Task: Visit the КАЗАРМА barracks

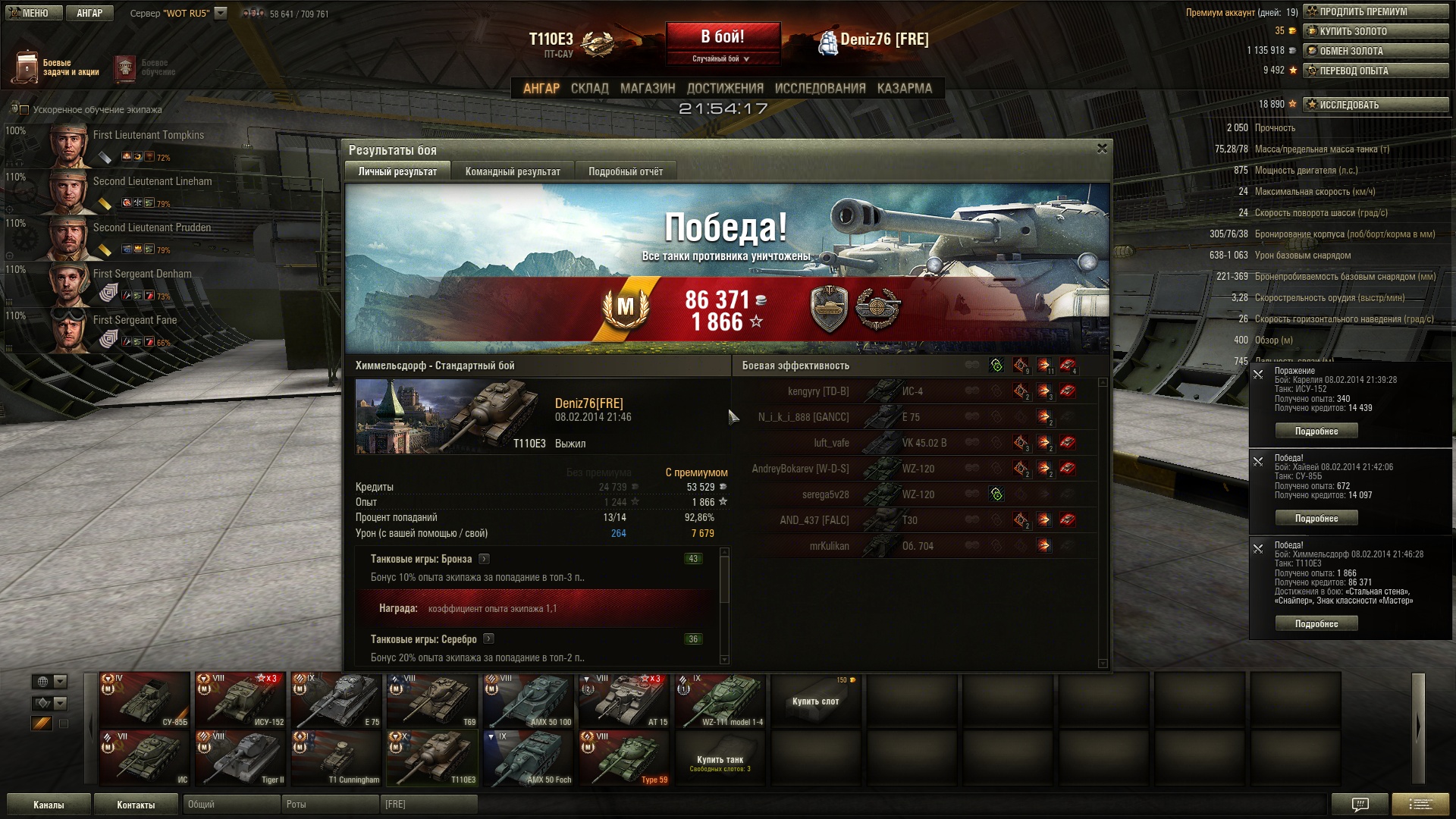Action: tap(904, 88)
